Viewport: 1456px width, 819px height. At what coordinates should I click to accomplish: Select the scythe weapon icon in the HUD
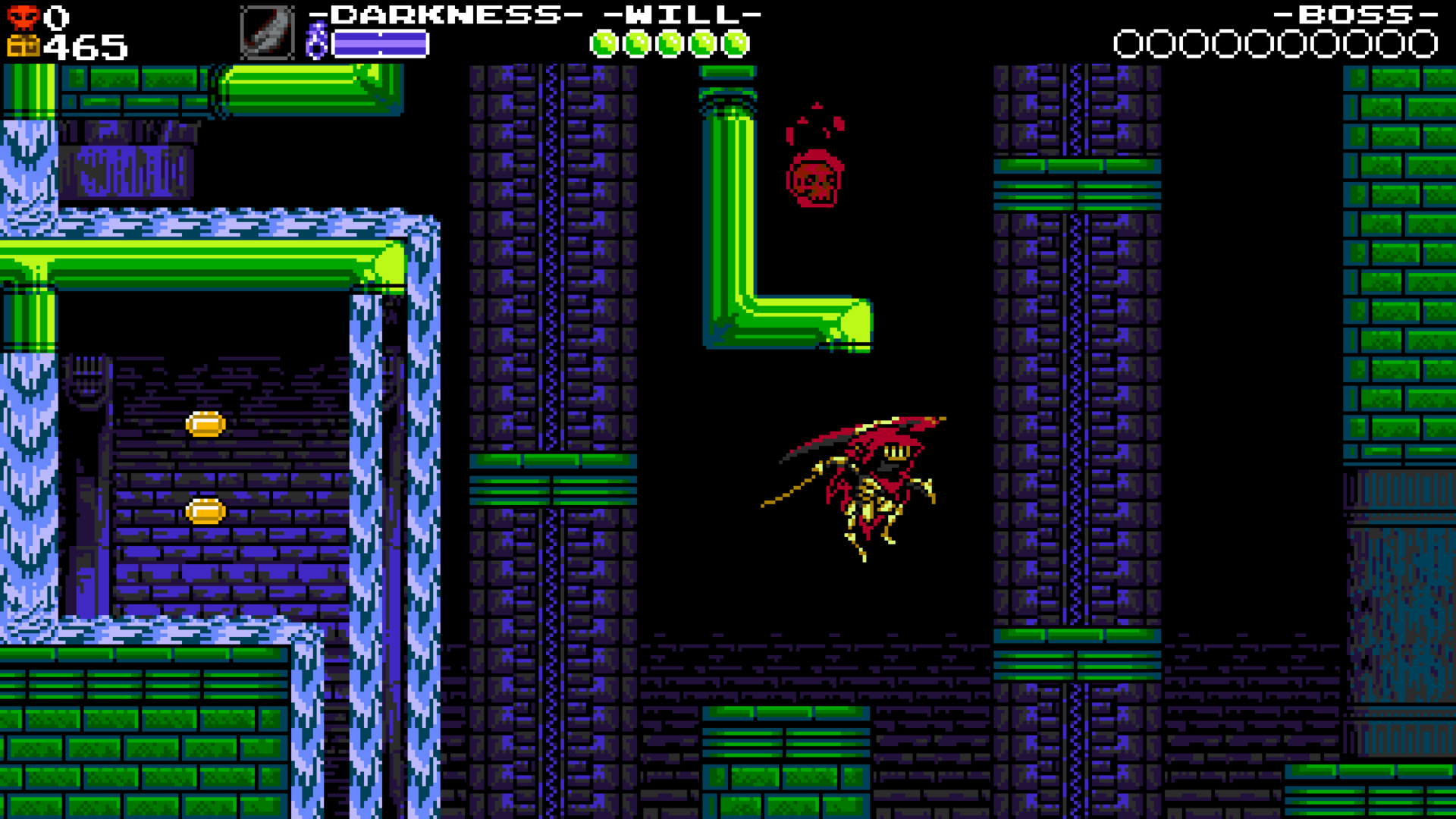pos(265,33)
